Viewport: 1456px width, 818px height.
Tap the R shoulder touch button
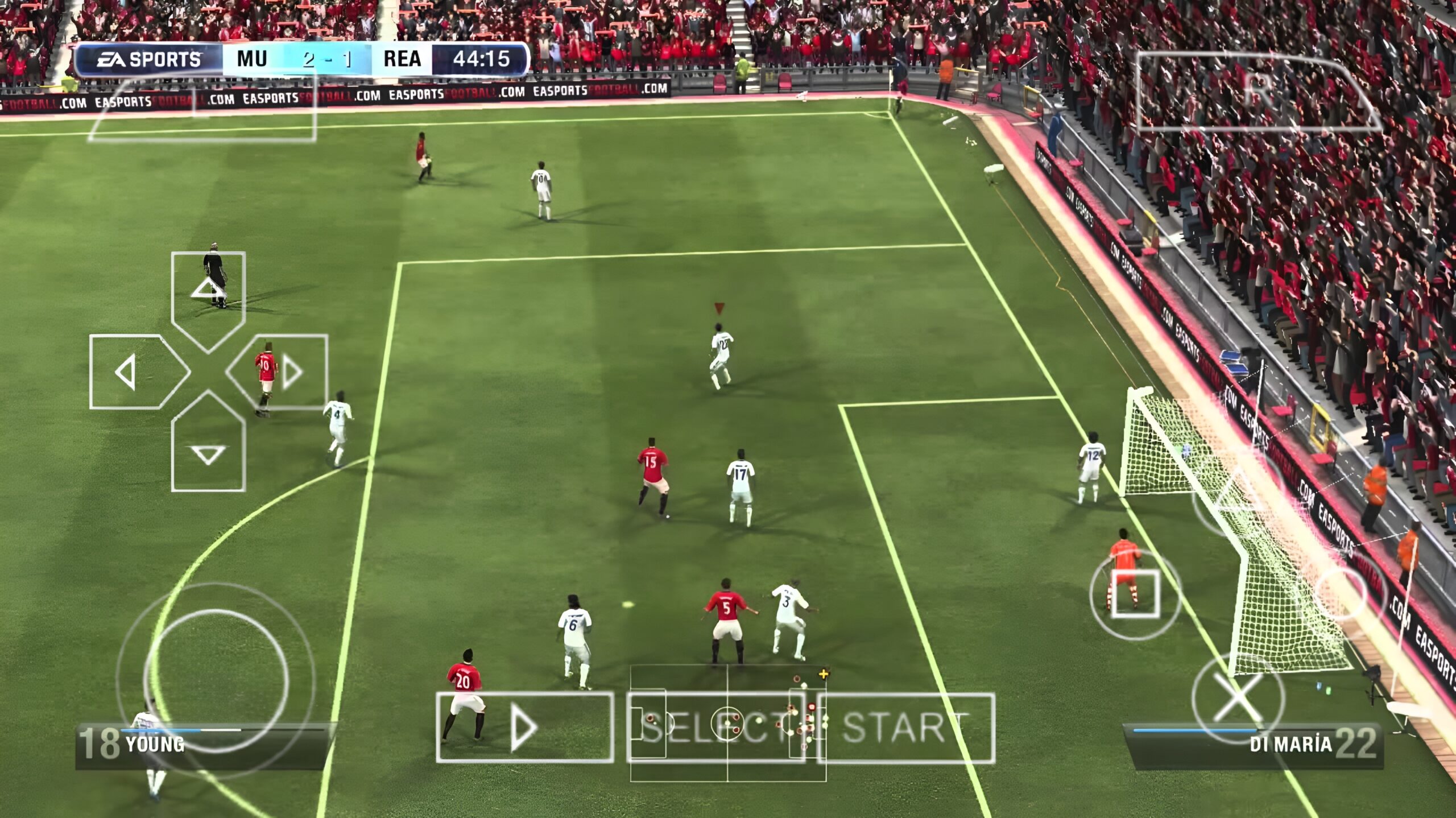pyautogui.click(x=1258, y=91)
